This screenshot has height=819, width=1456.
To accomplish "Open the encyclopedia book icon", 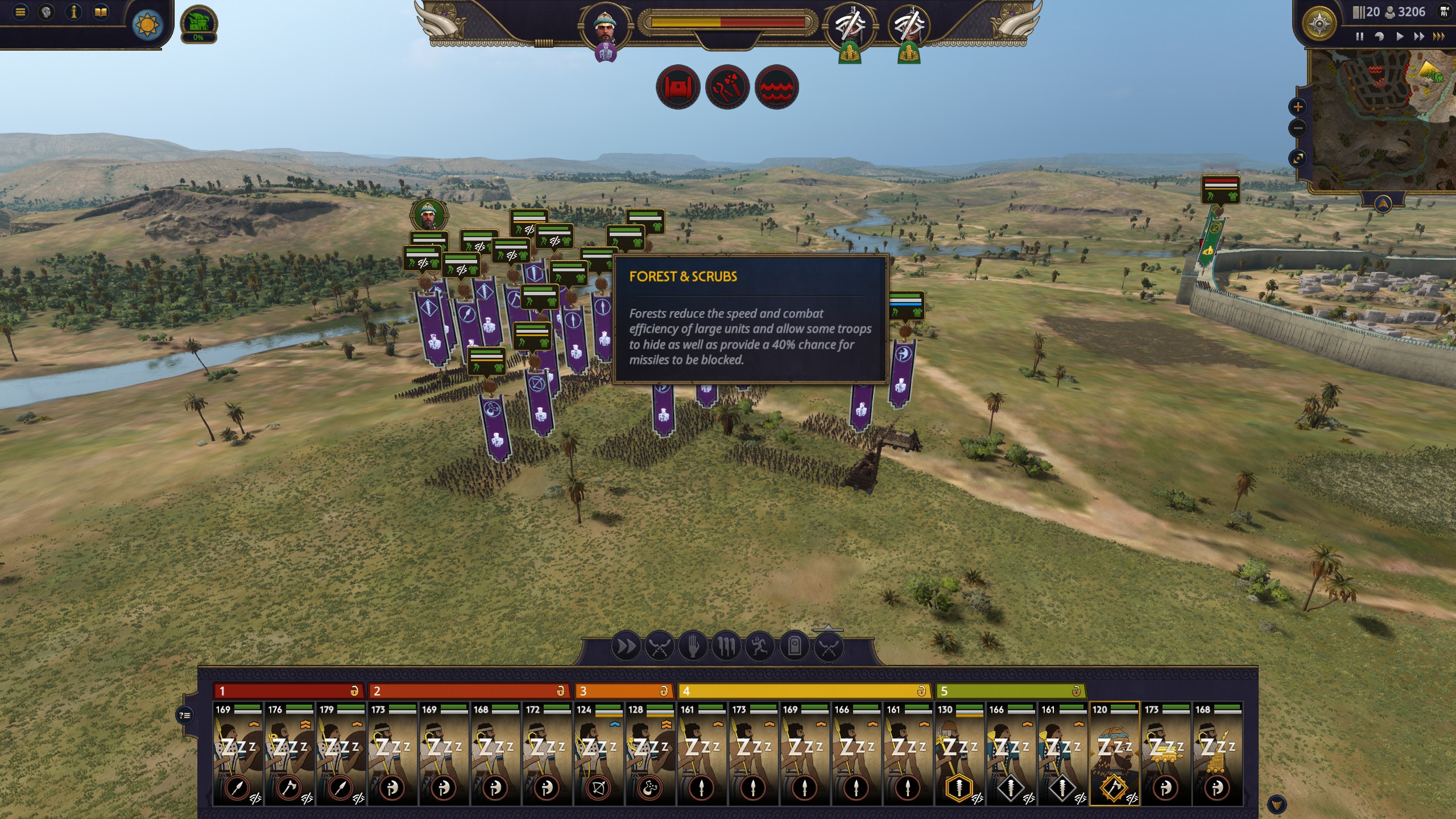I will (x=101, y=12).
